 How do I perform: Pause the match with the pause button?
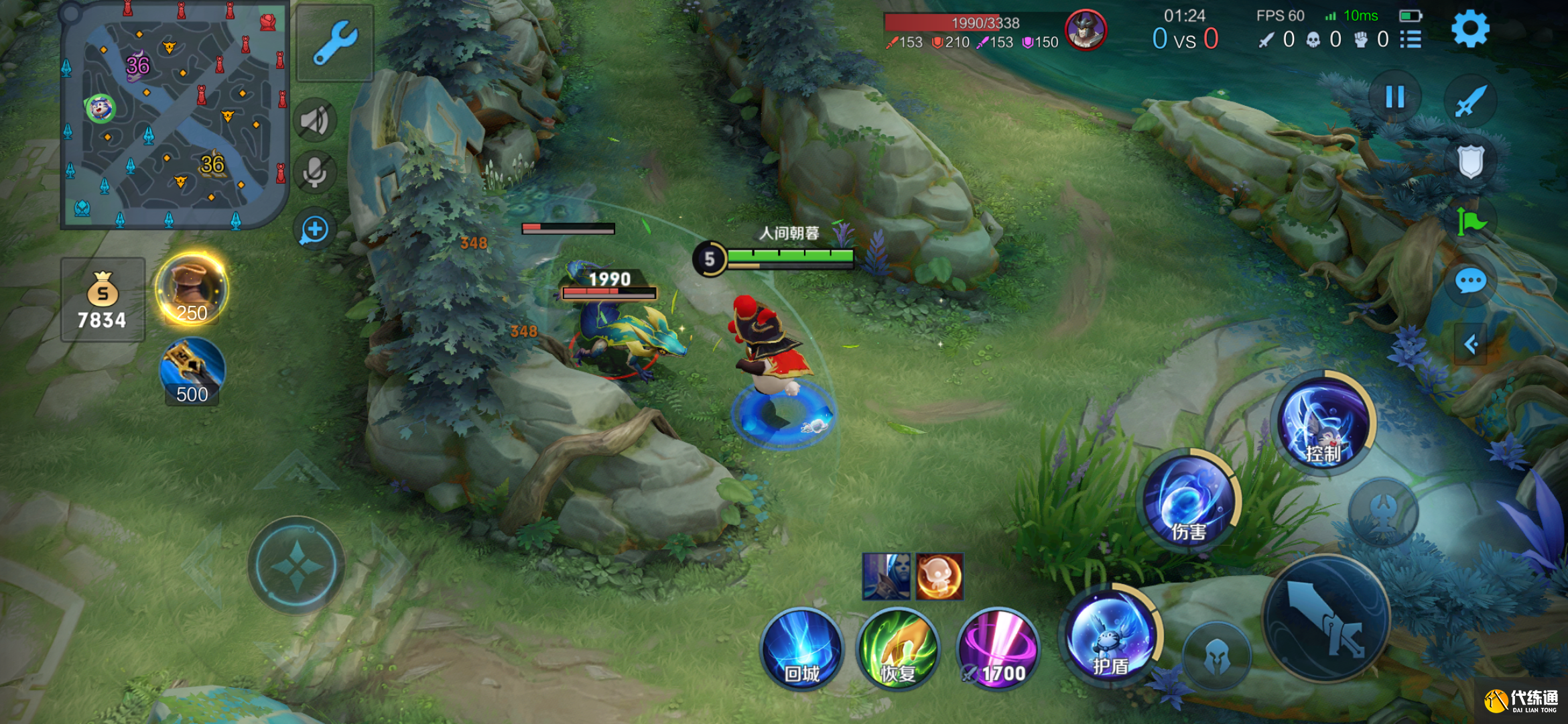point(1395,98)
